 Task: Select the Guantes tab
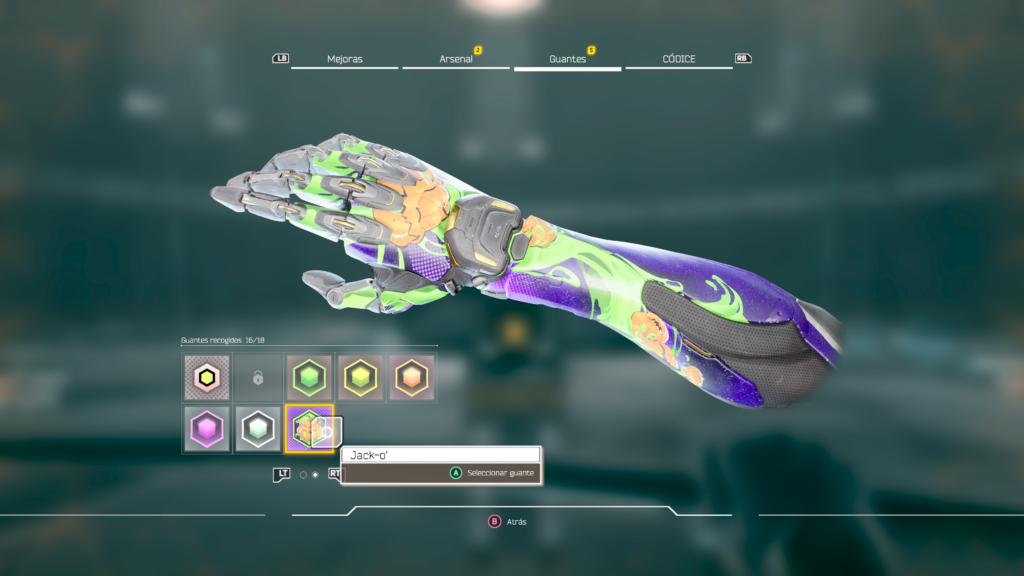pos(567,59)
